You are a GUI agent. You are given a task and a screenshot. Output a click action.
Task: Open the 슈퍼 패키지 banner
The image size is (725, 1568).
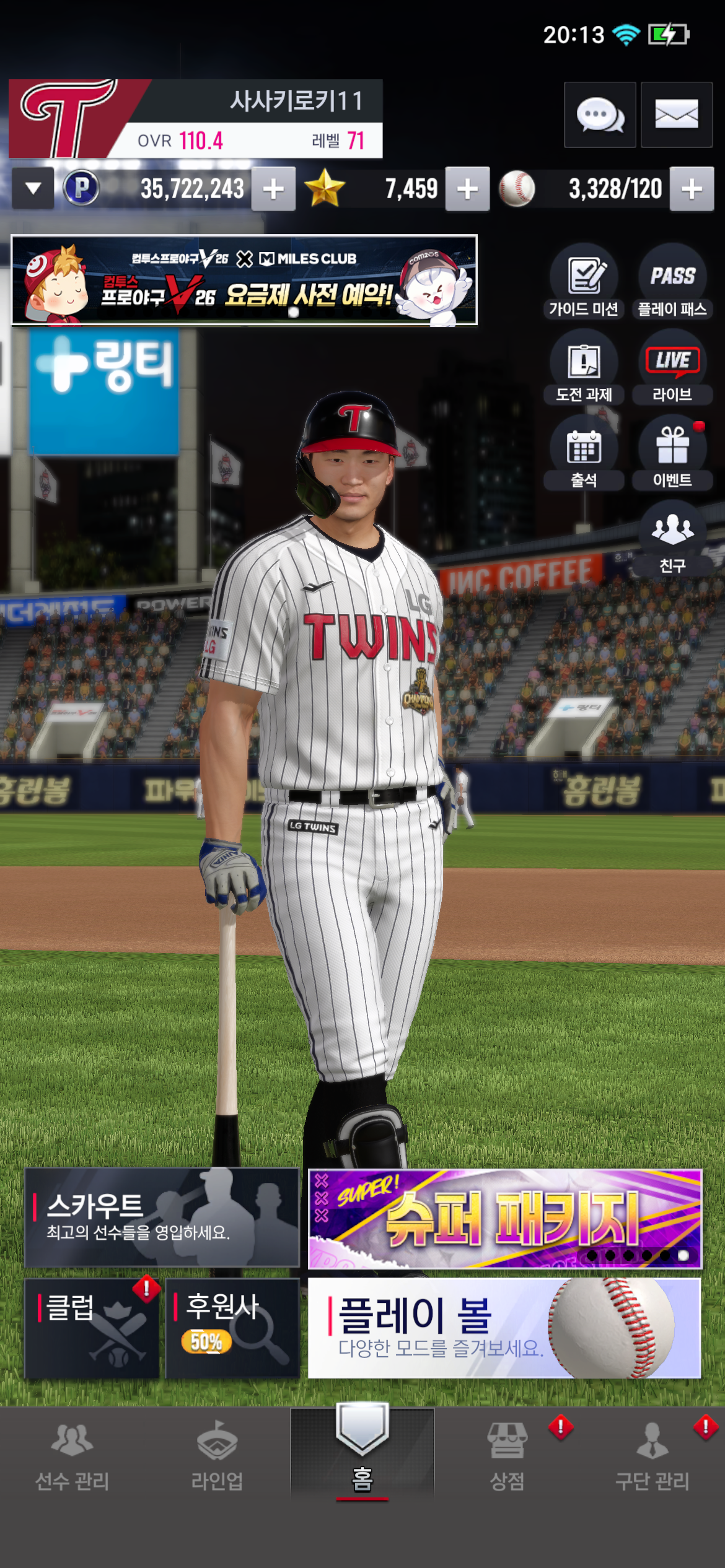[x=504, y=1218]
